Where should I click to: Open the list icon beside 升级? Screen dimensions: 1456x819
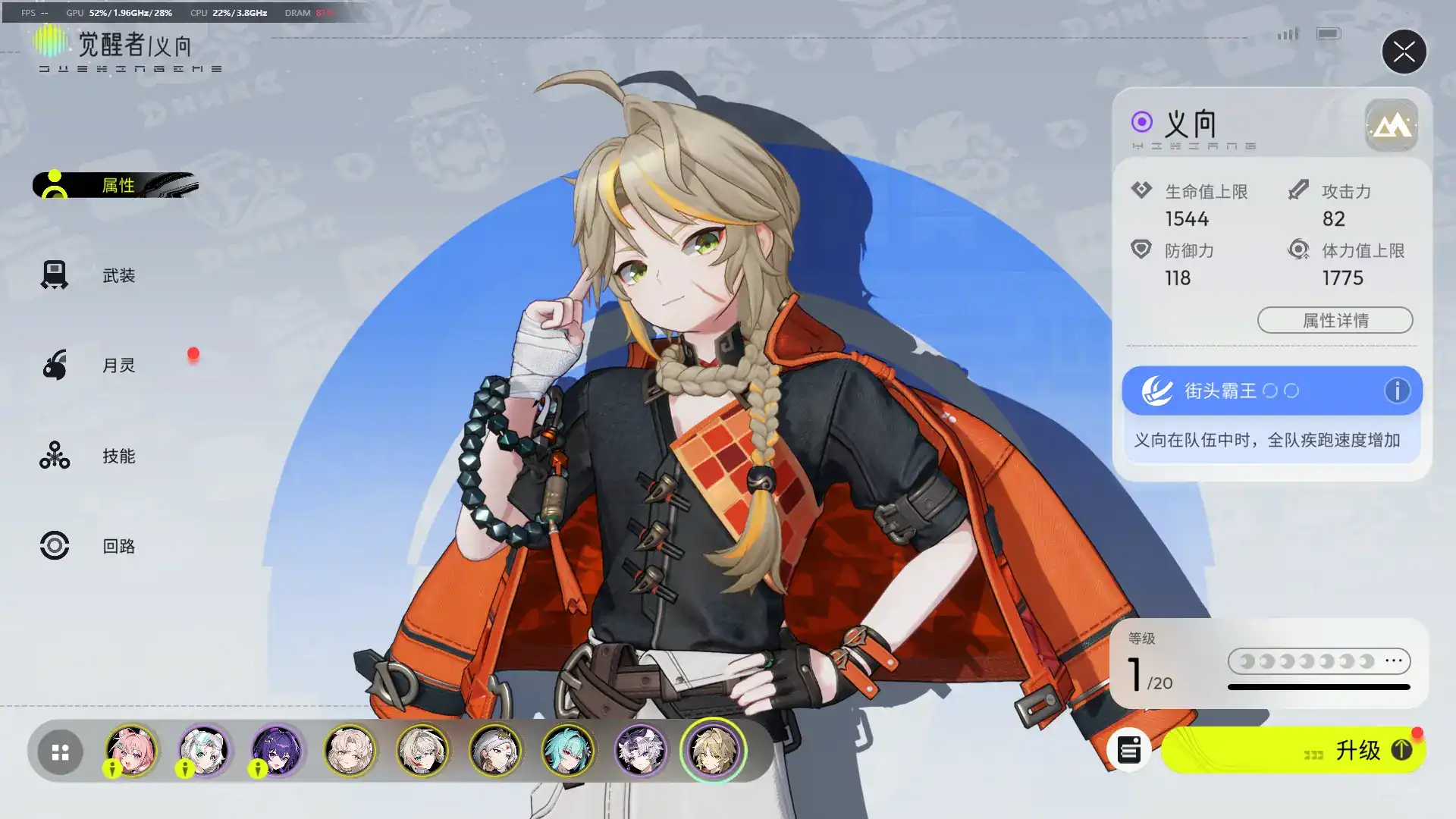[1128, 751]
